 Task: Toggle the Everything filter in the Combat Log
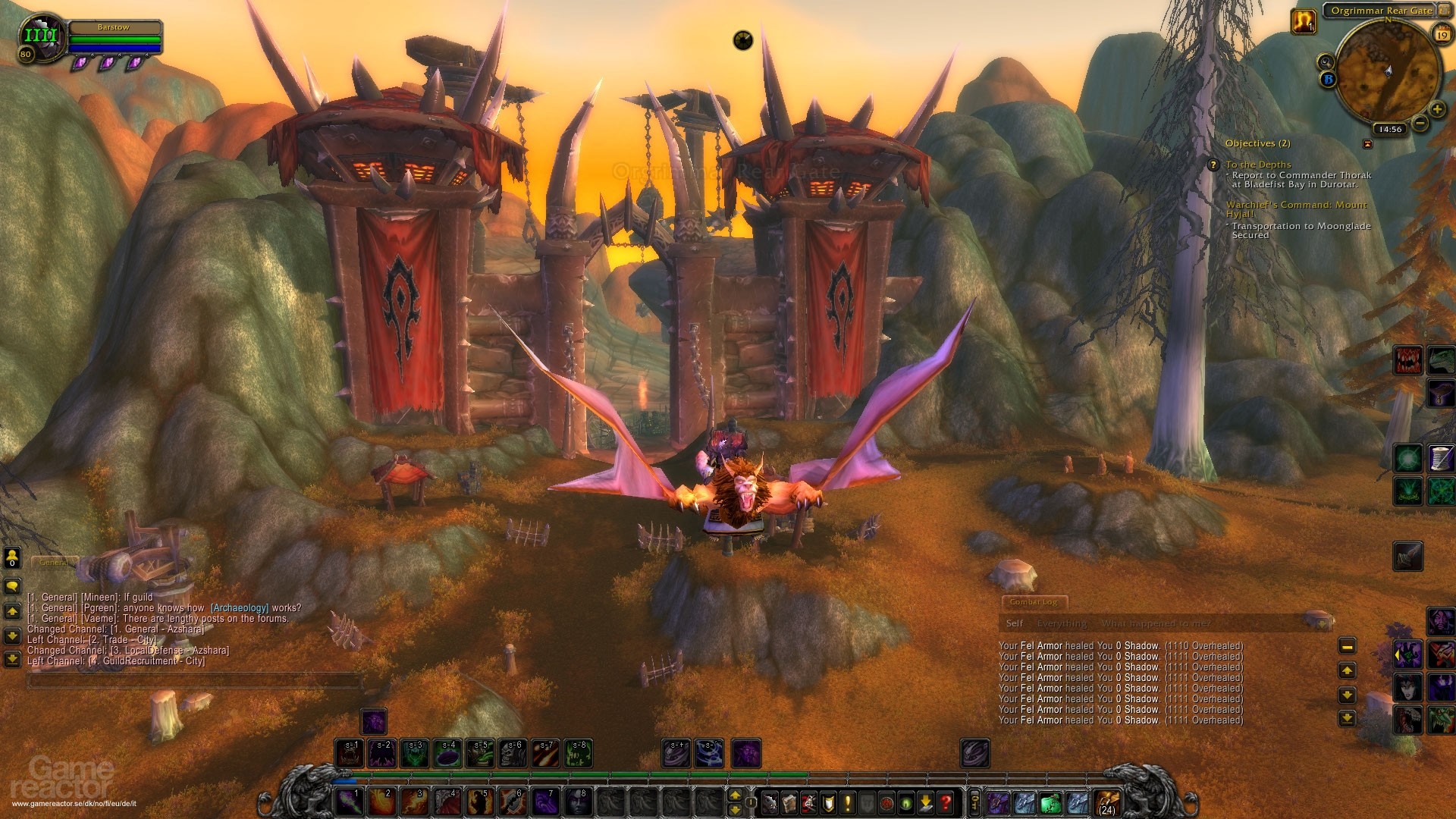(1062, 623)
